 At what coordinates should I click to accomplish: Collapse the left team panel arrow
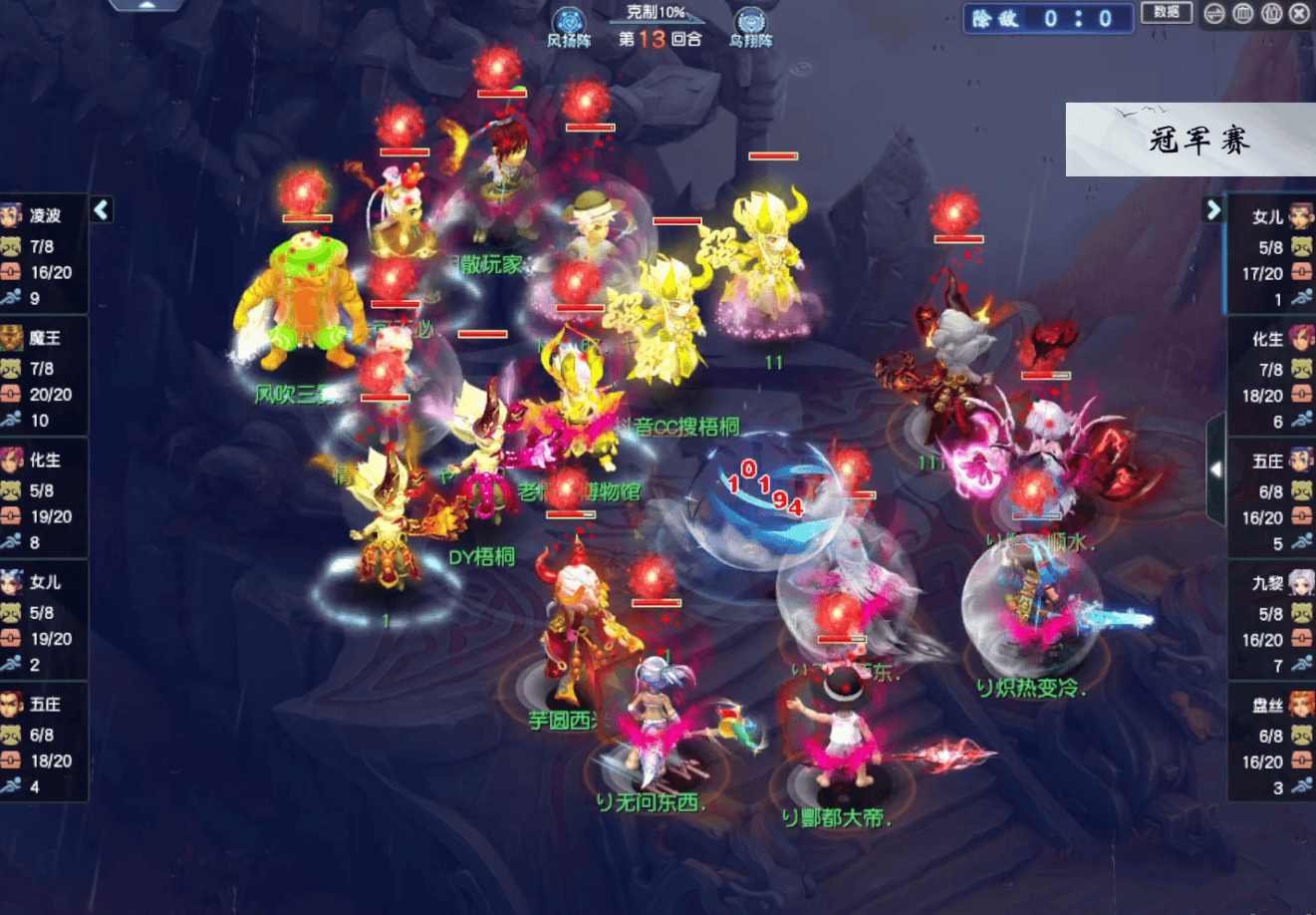[x=101, y=209]
